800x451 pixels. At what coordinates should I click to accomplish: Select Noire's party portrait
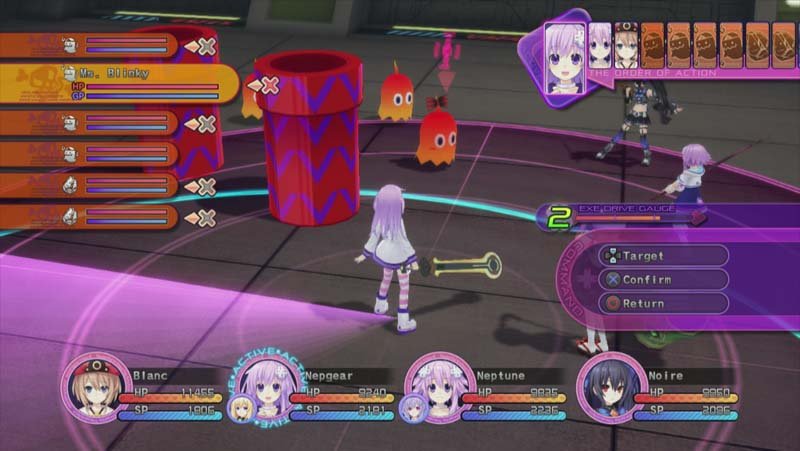(x=608, y=386)
